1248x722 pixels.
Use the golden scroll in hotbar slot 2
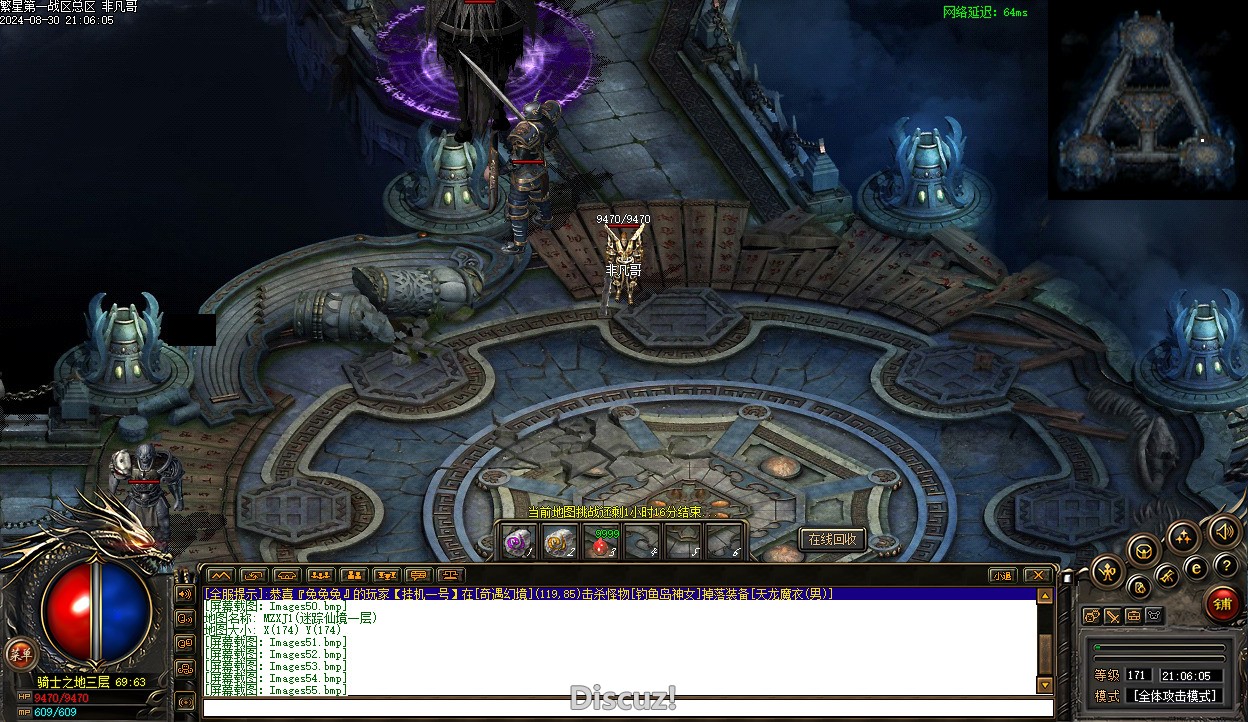(x=558, y=542)
